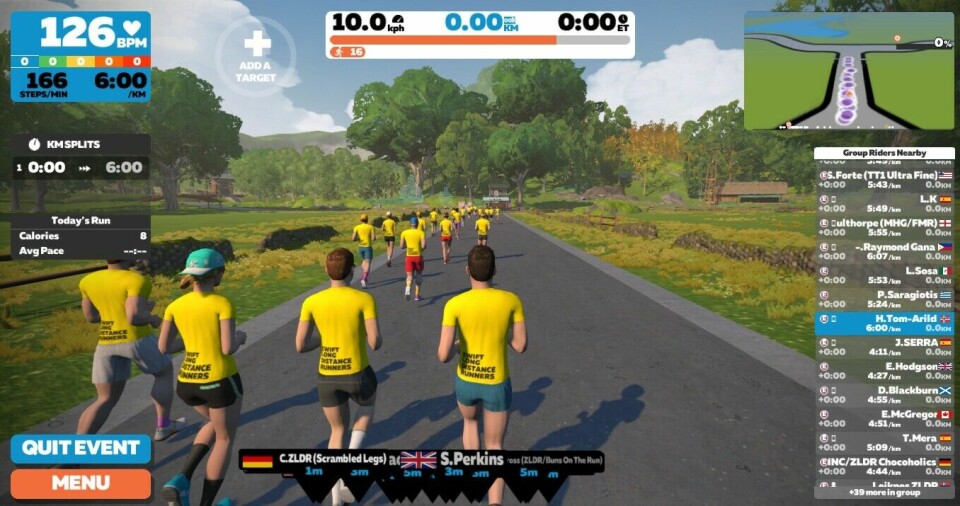
Task: Click the heart rate BPM panel
Action: click(x=81, y=57)
